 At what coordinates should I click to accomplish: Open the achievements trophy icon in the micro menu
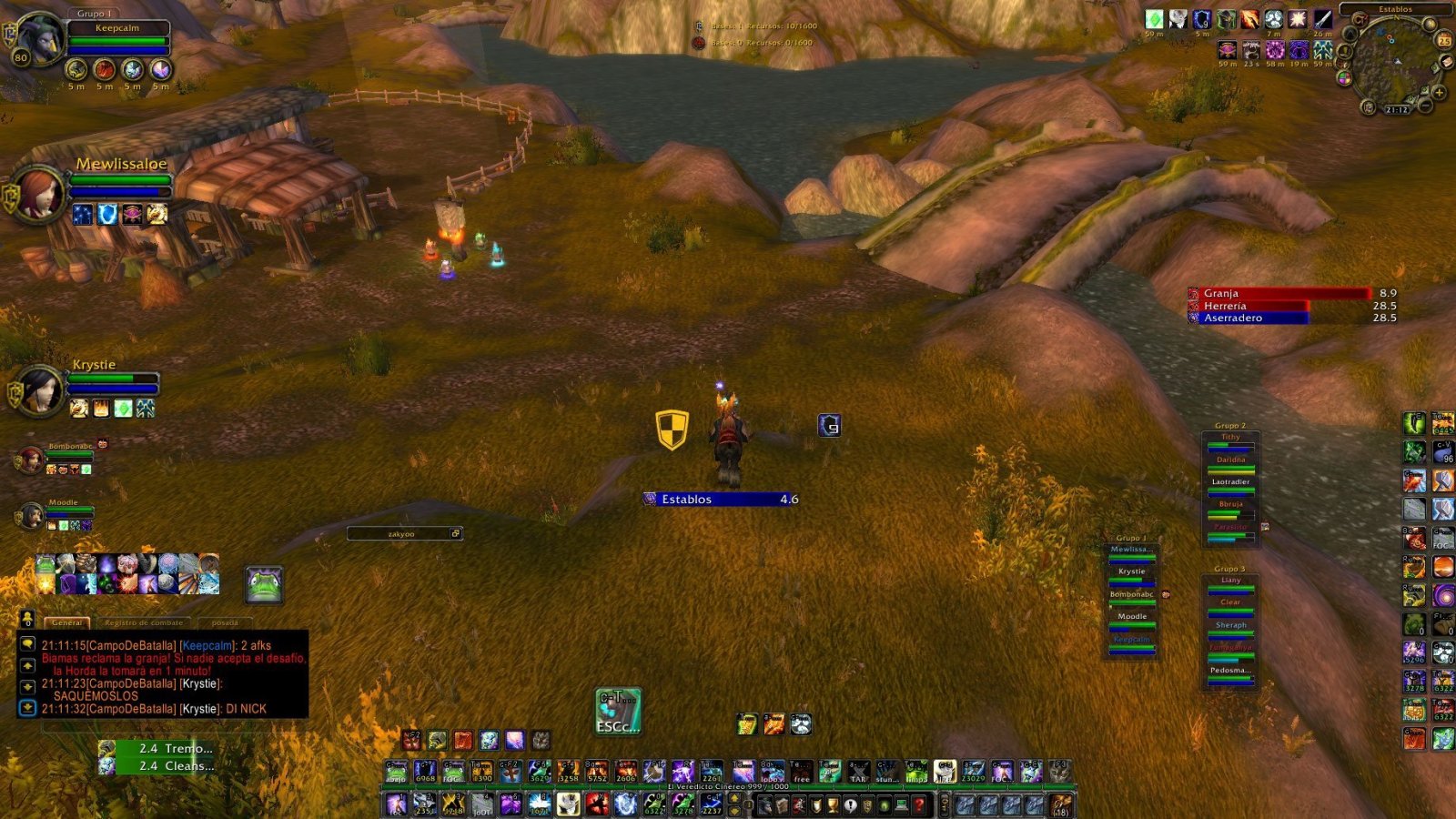point(834,804)
